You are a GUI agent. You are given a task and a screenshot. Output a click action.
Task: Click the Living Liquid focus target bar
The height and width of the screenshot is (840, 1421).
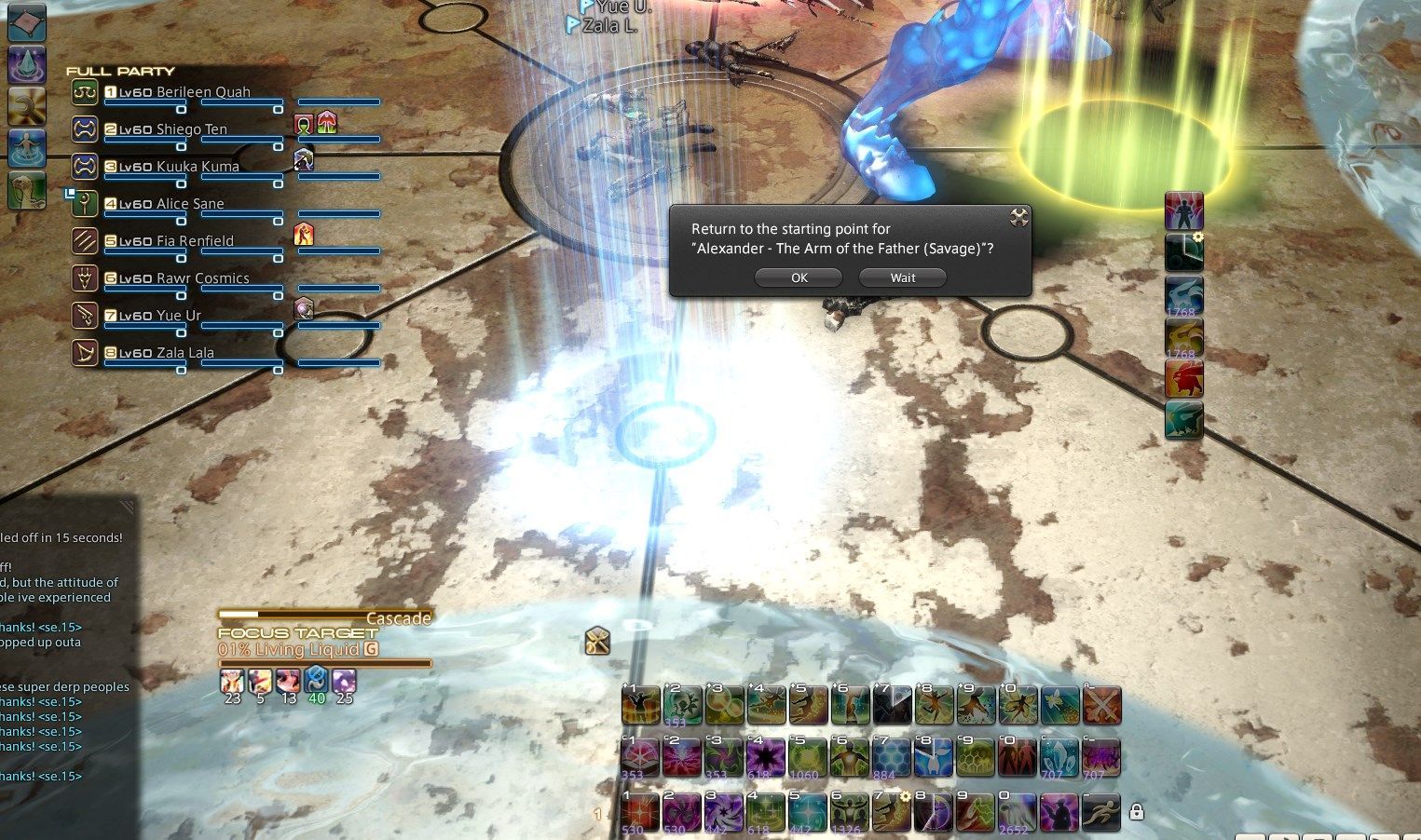coord(324,651)
